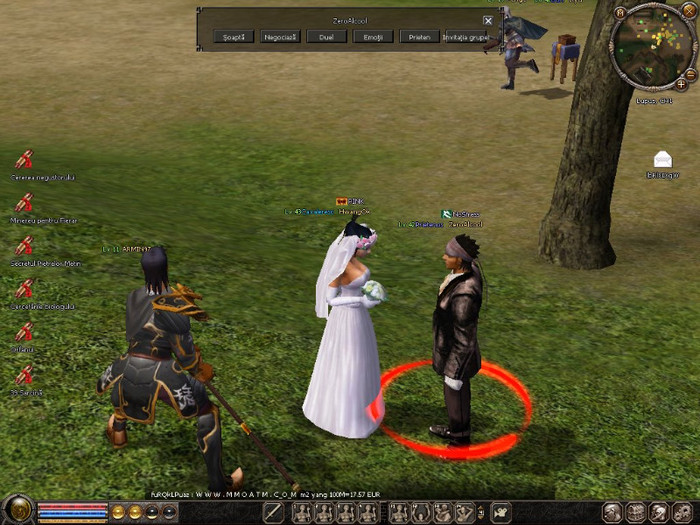Open the Secretul Pietrelor Metin quest scroll
The height and width of the screenshot is (525, 700).
(25, 246)
